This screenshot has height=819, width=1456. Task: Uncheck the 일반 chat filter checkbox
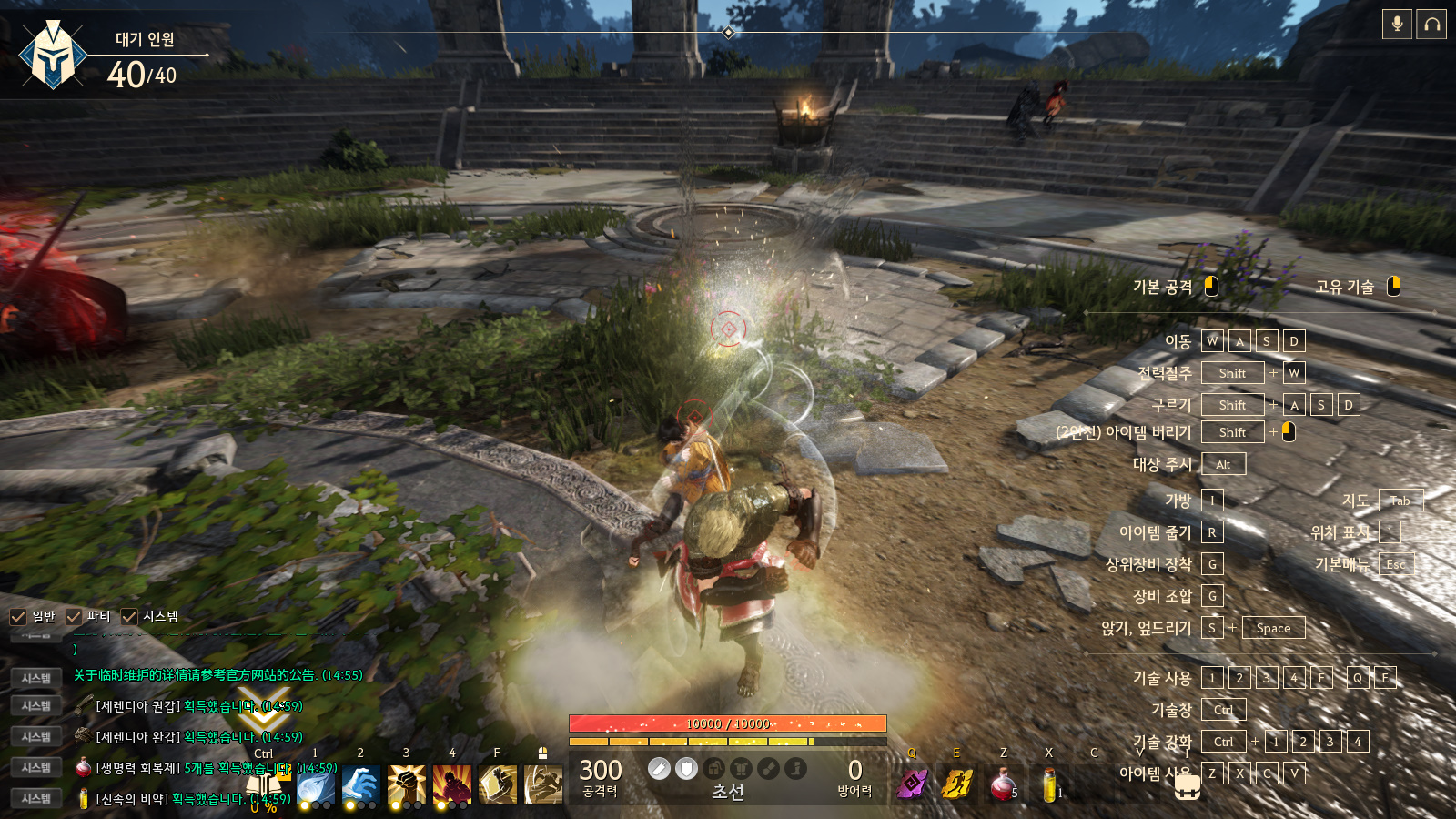coord(17,617)
